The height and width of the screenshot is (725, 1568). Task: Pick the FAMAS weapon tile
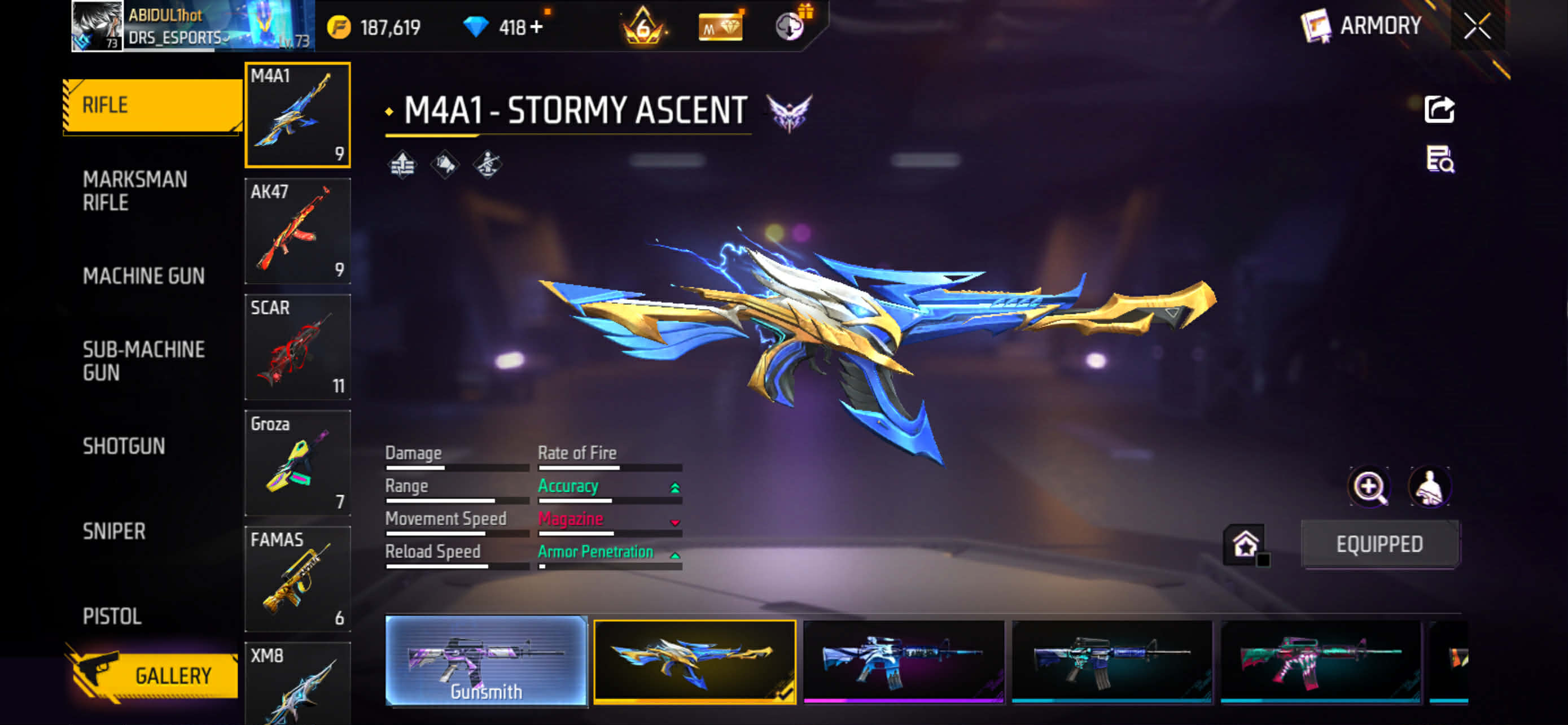point(297,578)
